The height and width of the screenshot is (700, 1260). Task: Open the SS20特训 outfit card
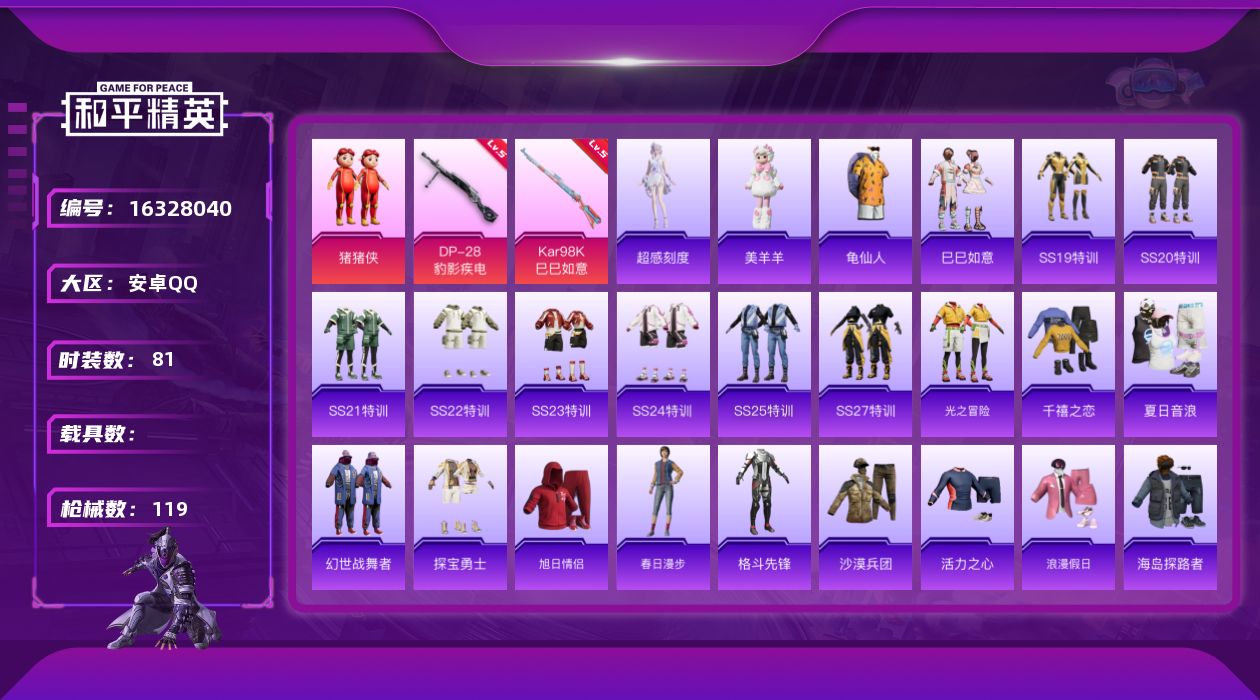[x=1170, y=211]
